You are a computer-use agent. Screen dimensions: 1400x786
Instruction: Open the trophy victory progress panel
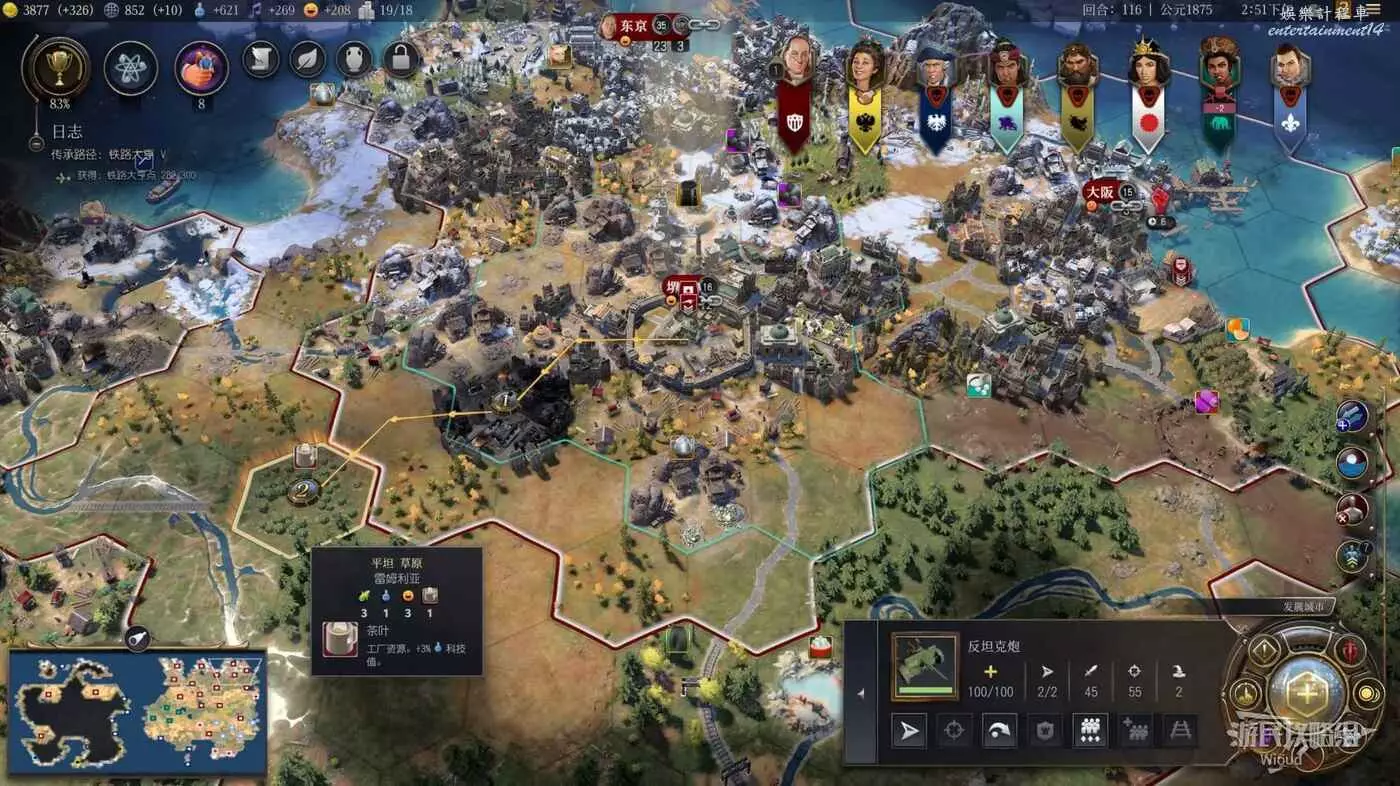[56, 68]
